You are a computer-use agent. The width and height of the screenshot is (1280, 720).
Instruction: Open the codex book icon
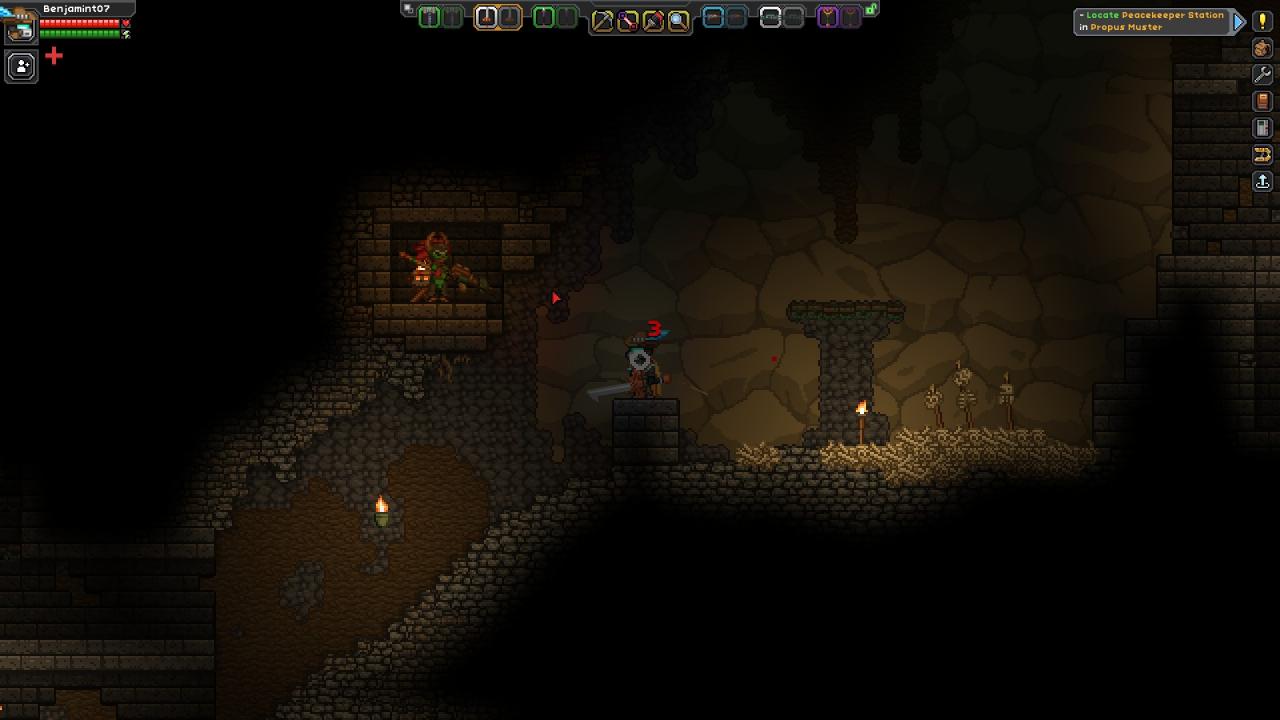1262,101
